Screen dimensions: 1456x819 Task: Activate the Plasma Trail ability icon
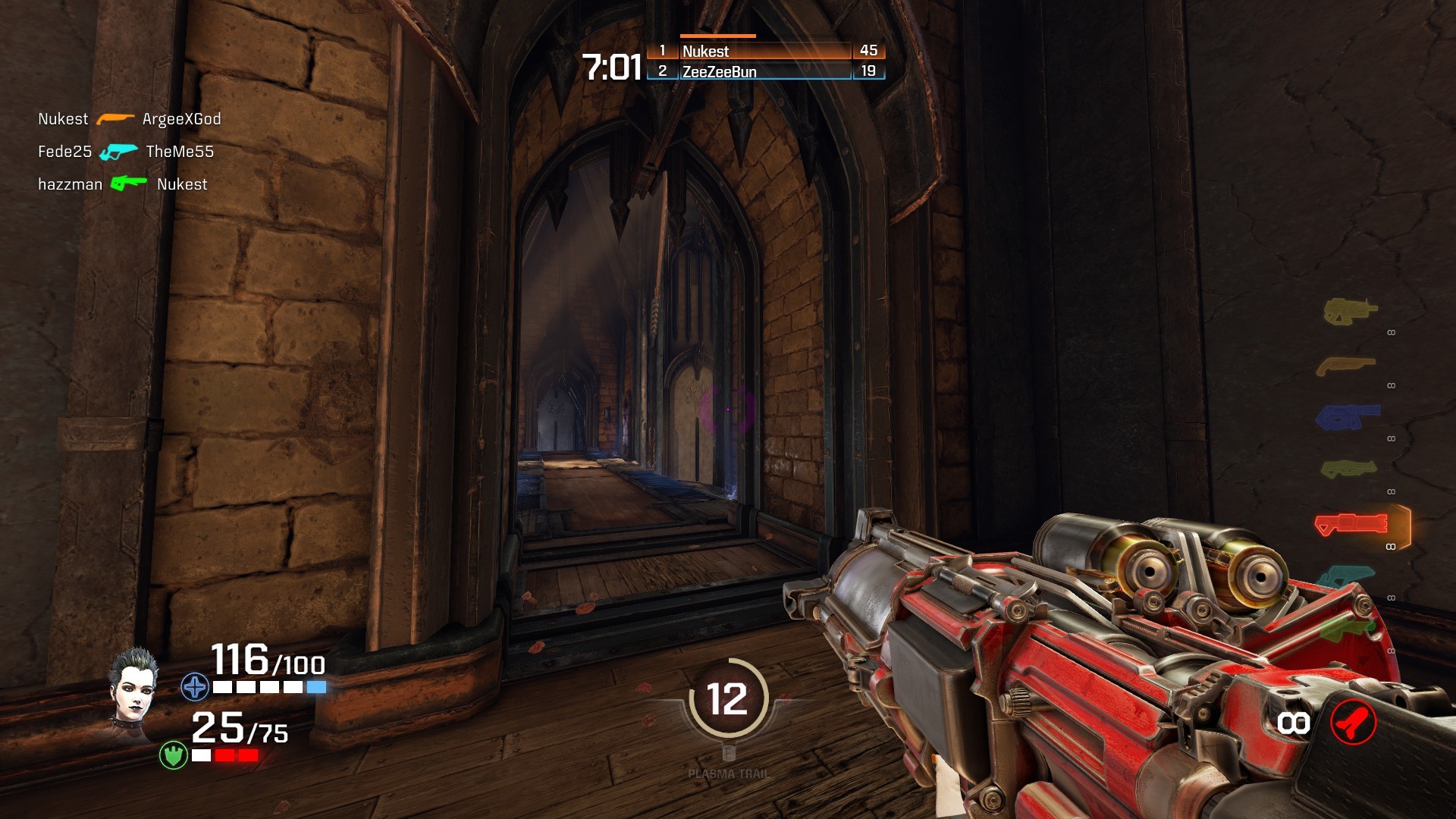(728, 699)
